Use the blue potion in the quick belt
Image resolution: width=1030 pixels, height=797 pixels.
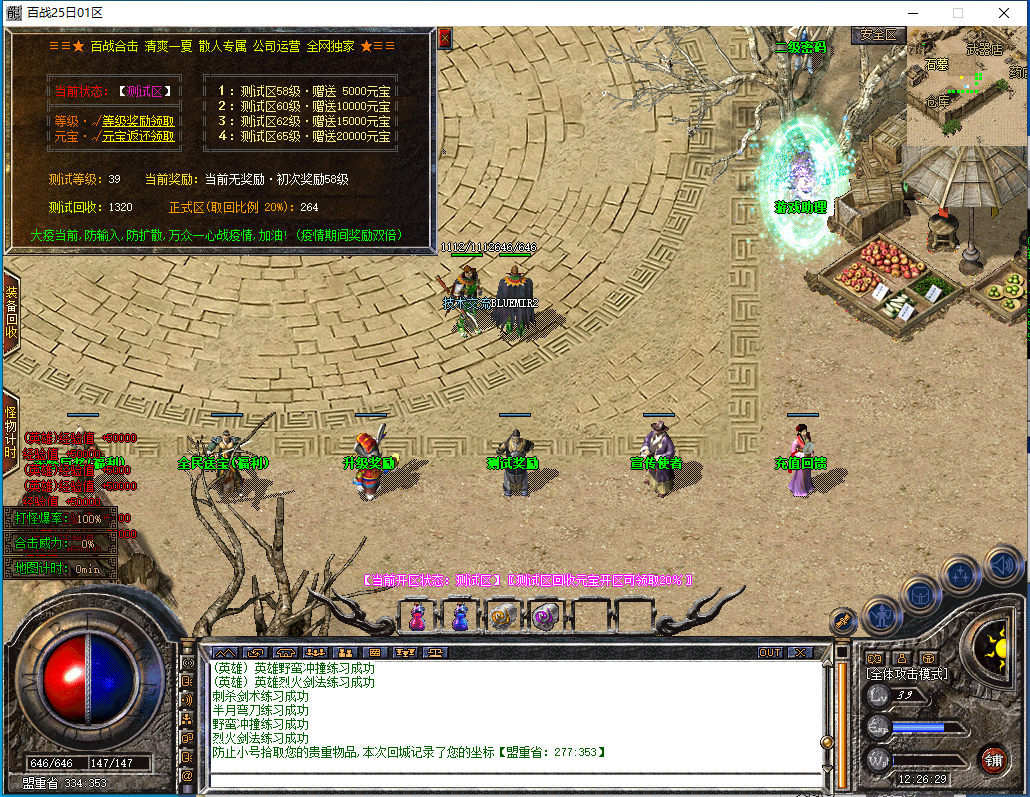pos(459,617)
